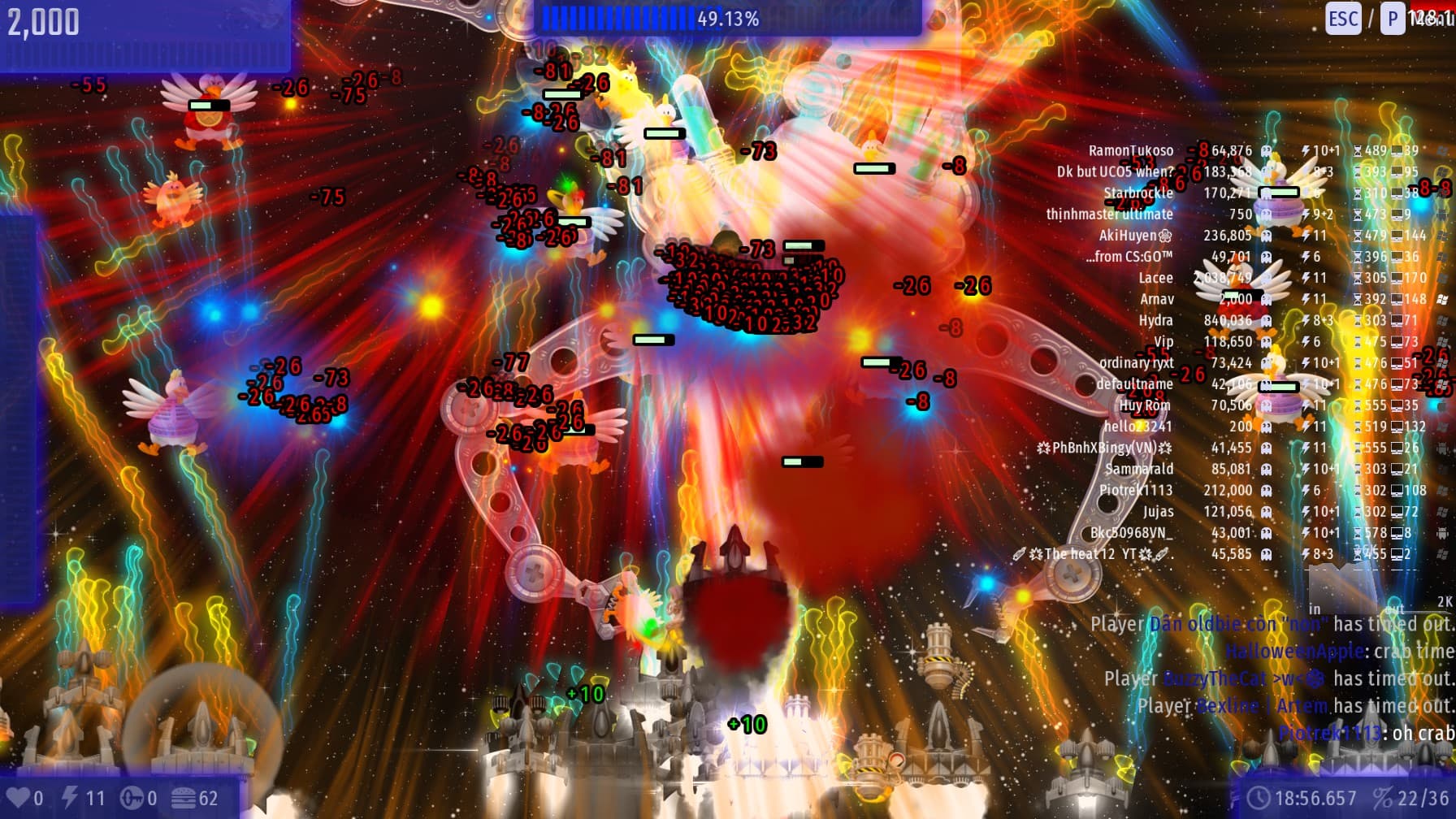This screenshot has width=1456, height=819.
Task: Choose player Lacee in the scoreboard
Action: pyautogui.click(x=1155, y=278)
